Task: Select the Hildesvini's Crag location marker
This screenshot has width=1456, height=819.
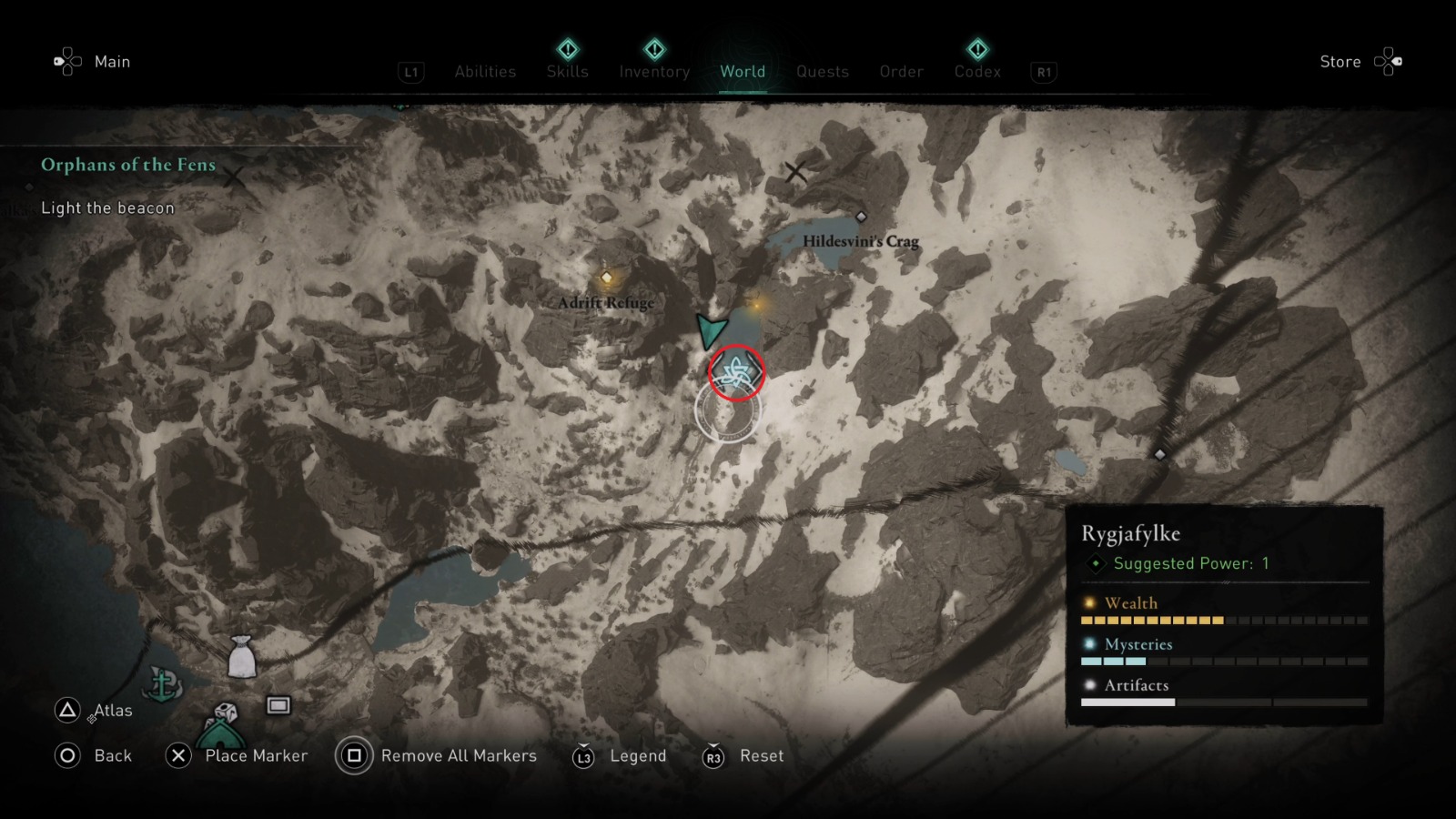Action: (x=861, y=217)
